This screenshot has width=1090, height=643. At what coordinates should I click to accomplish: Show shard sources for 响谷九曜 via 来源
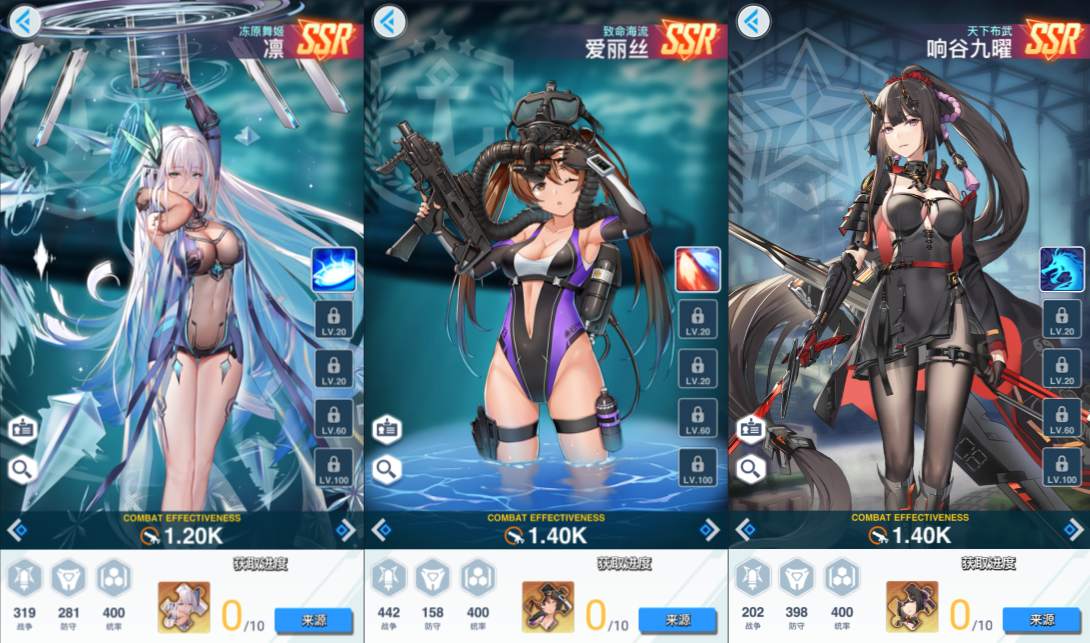[1041, 620]
